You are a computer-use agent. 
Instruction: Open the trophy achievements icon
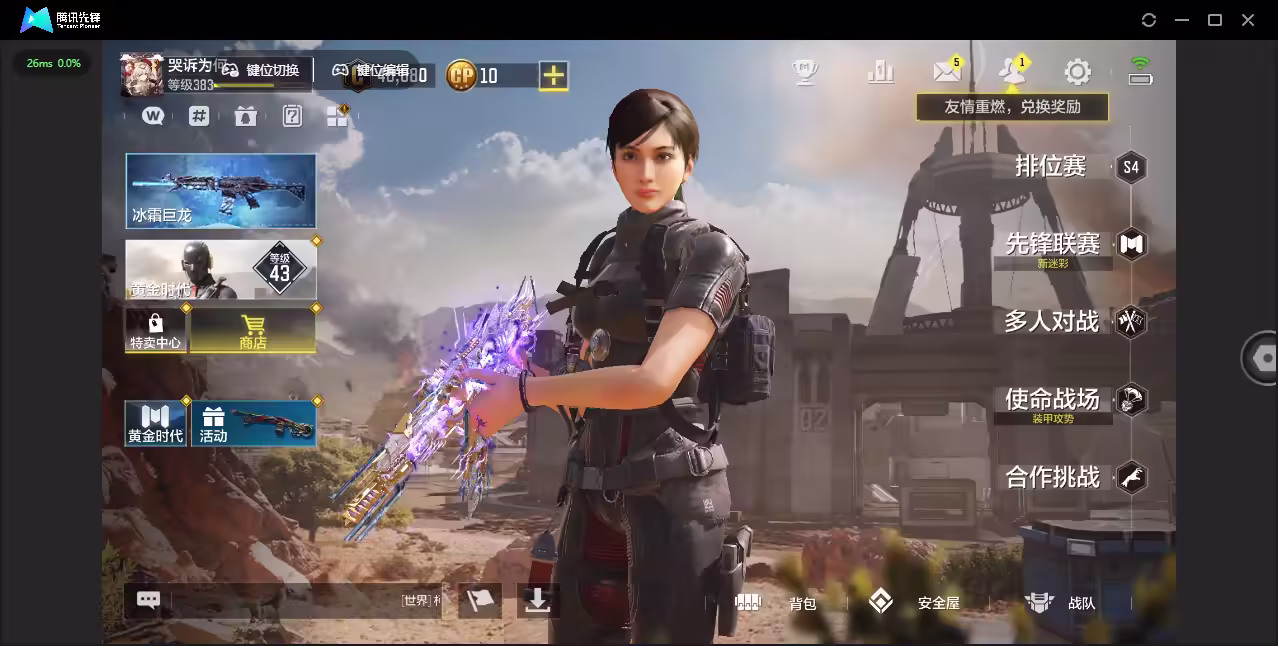(805, 71)
